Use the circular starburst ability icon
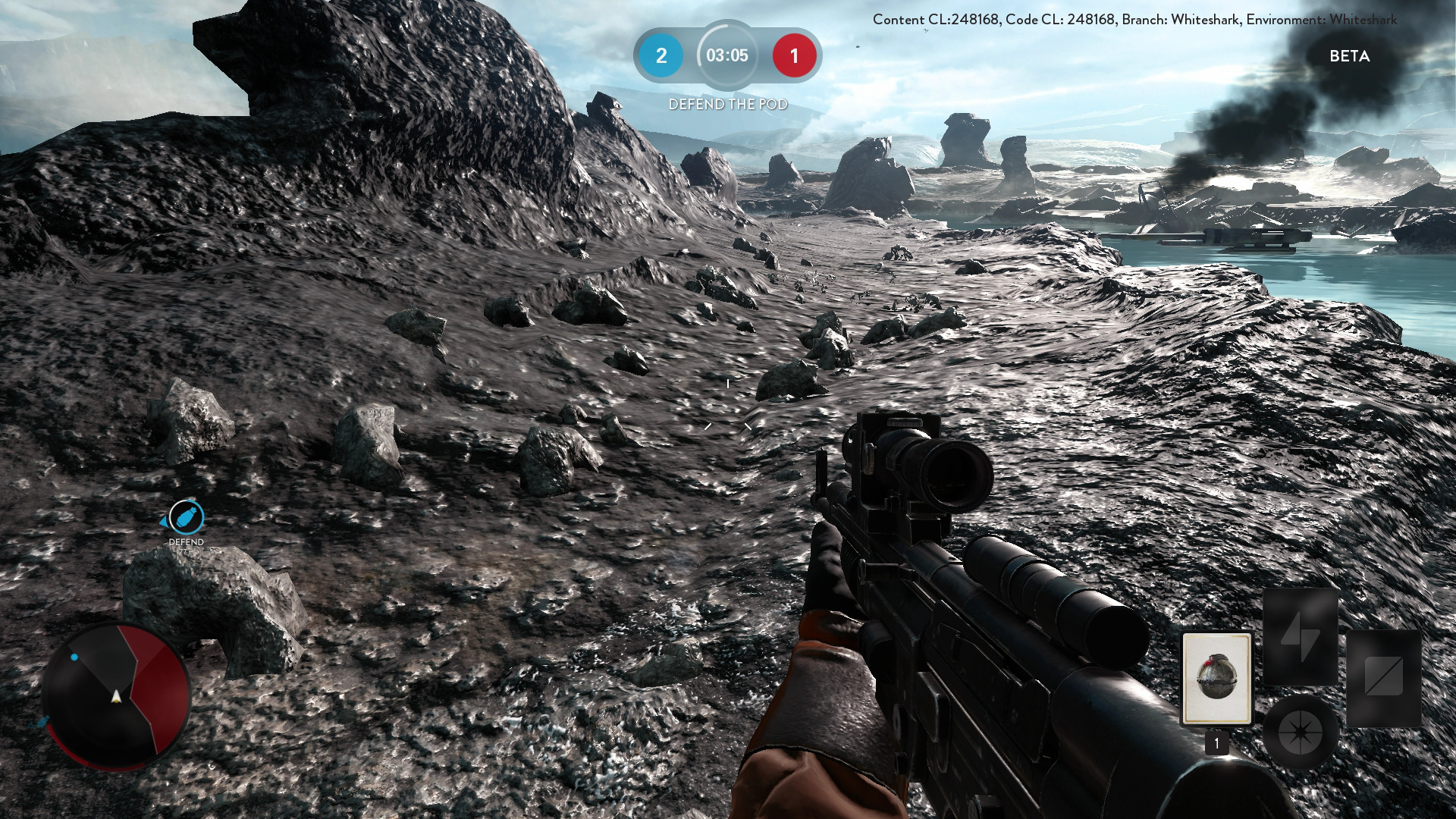Viewport: 1456px width, 819px height. click(x=1300, y=733)
